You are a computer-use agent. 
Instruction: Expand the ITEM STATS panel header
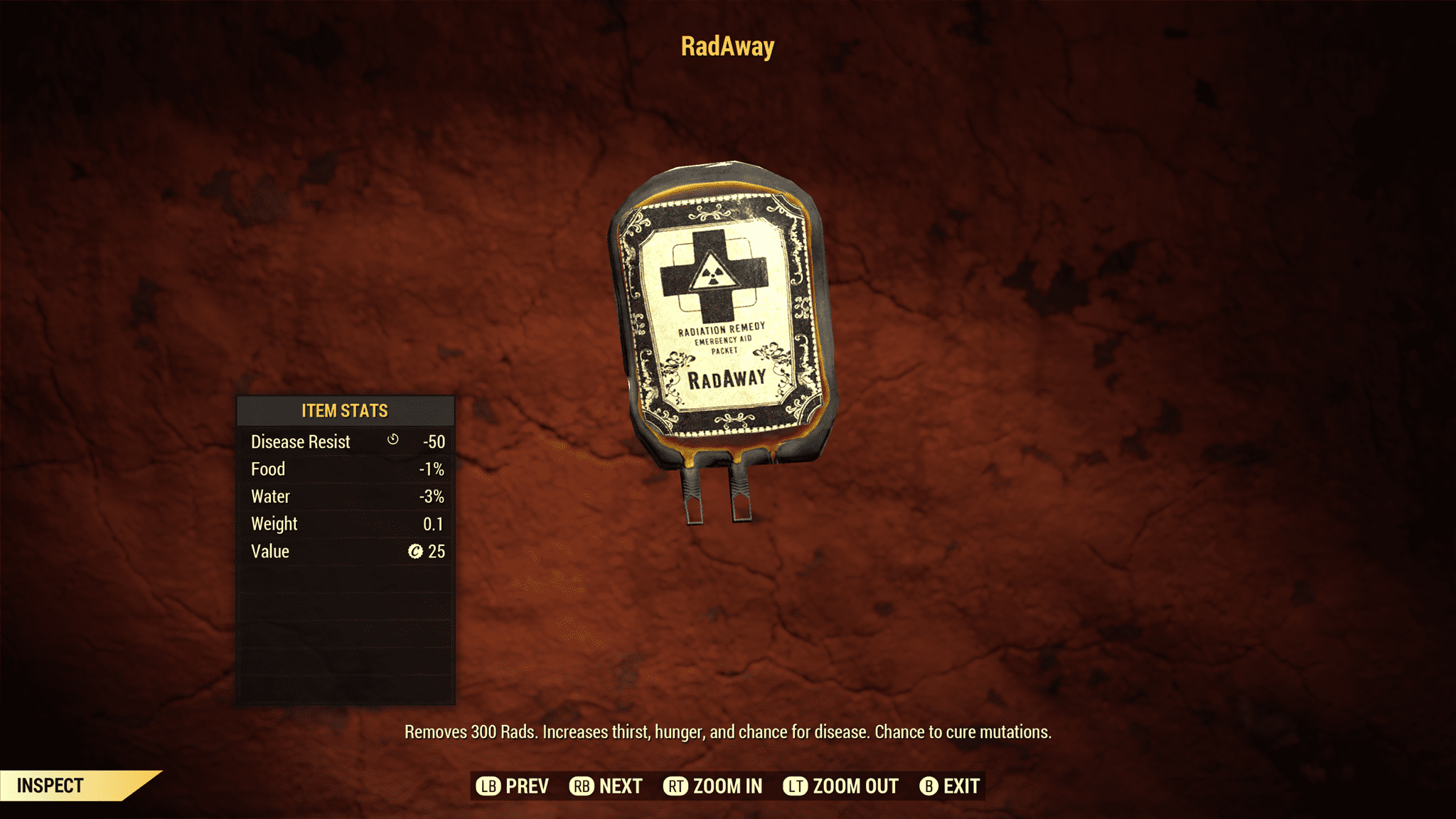pos(344,411)
